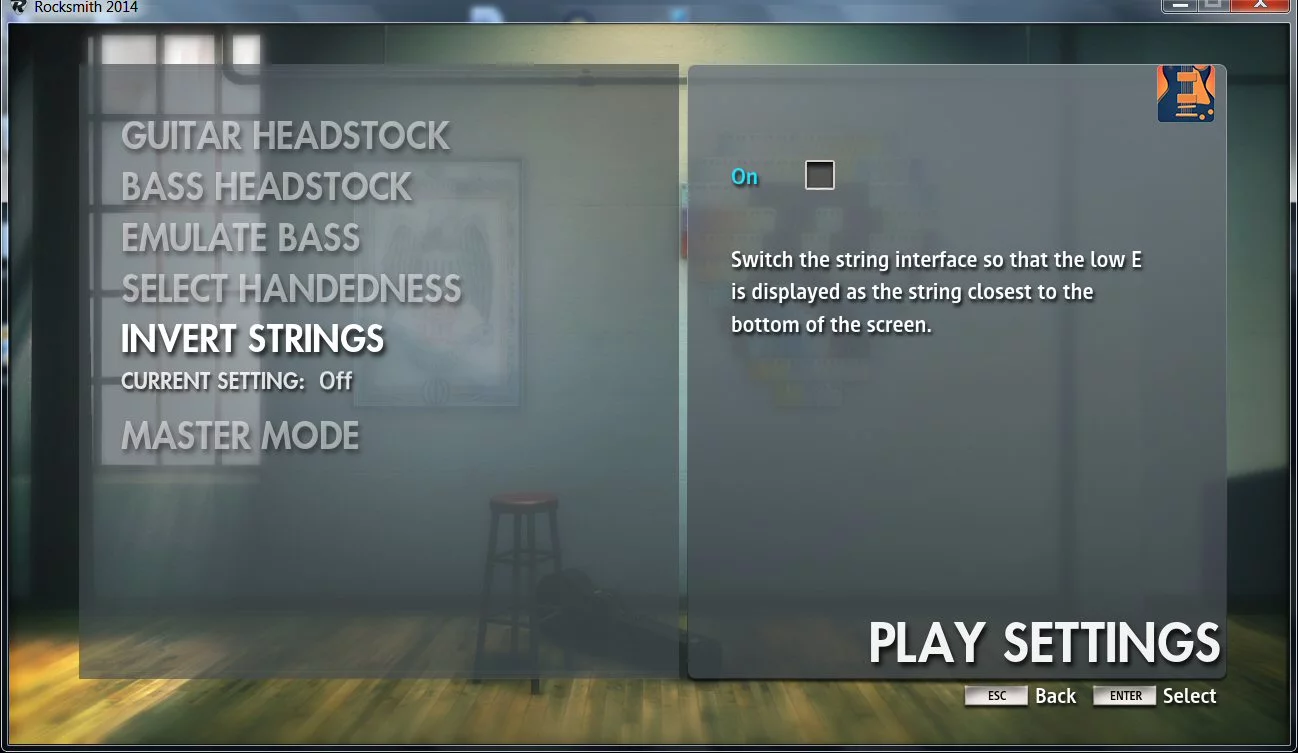The height and width of the screenshot is (753, 1298).
Task: Open the BASS HEADSTOCK option
Action: (265, 187)
